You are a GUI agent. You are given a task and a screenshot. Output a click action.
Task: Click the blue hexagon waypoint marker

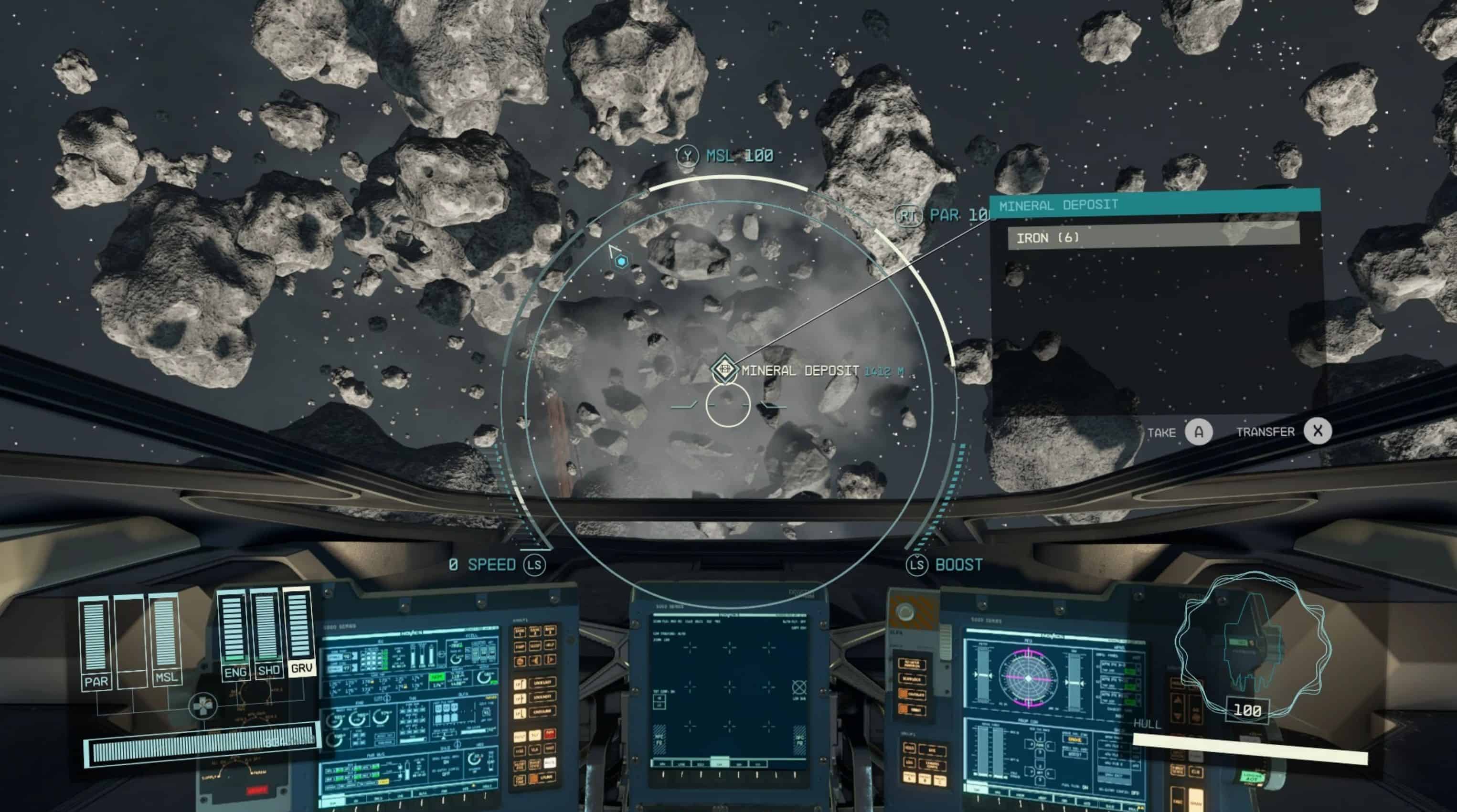tap(622, 261)
